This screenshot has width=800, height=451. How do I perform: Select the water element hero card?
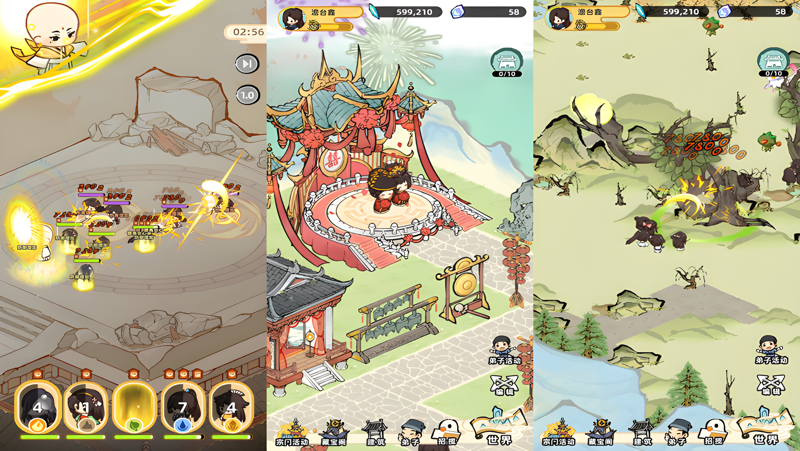coord(183,408)
